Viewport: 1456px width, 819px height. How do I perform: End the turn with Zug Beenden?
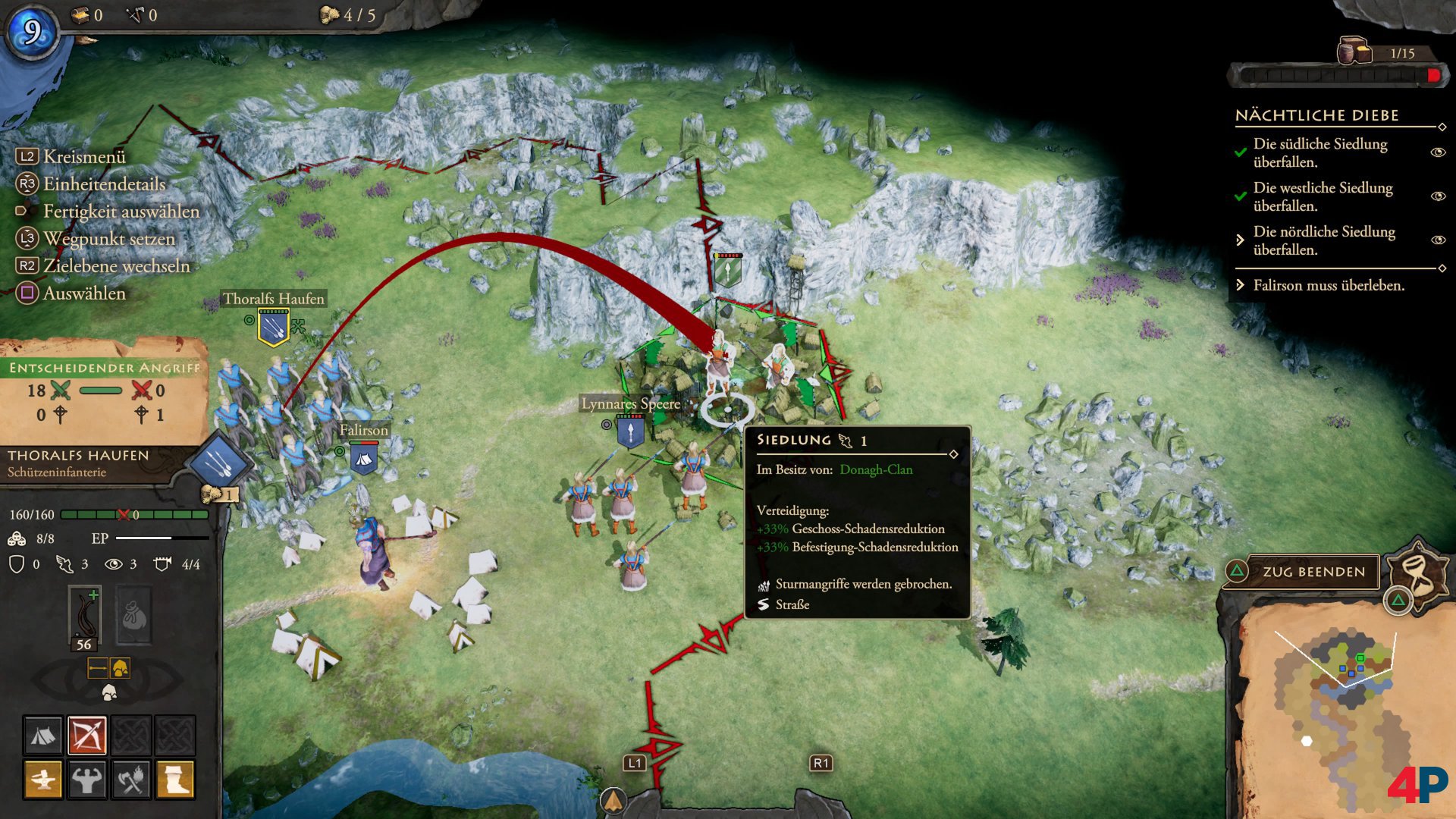1313,572
